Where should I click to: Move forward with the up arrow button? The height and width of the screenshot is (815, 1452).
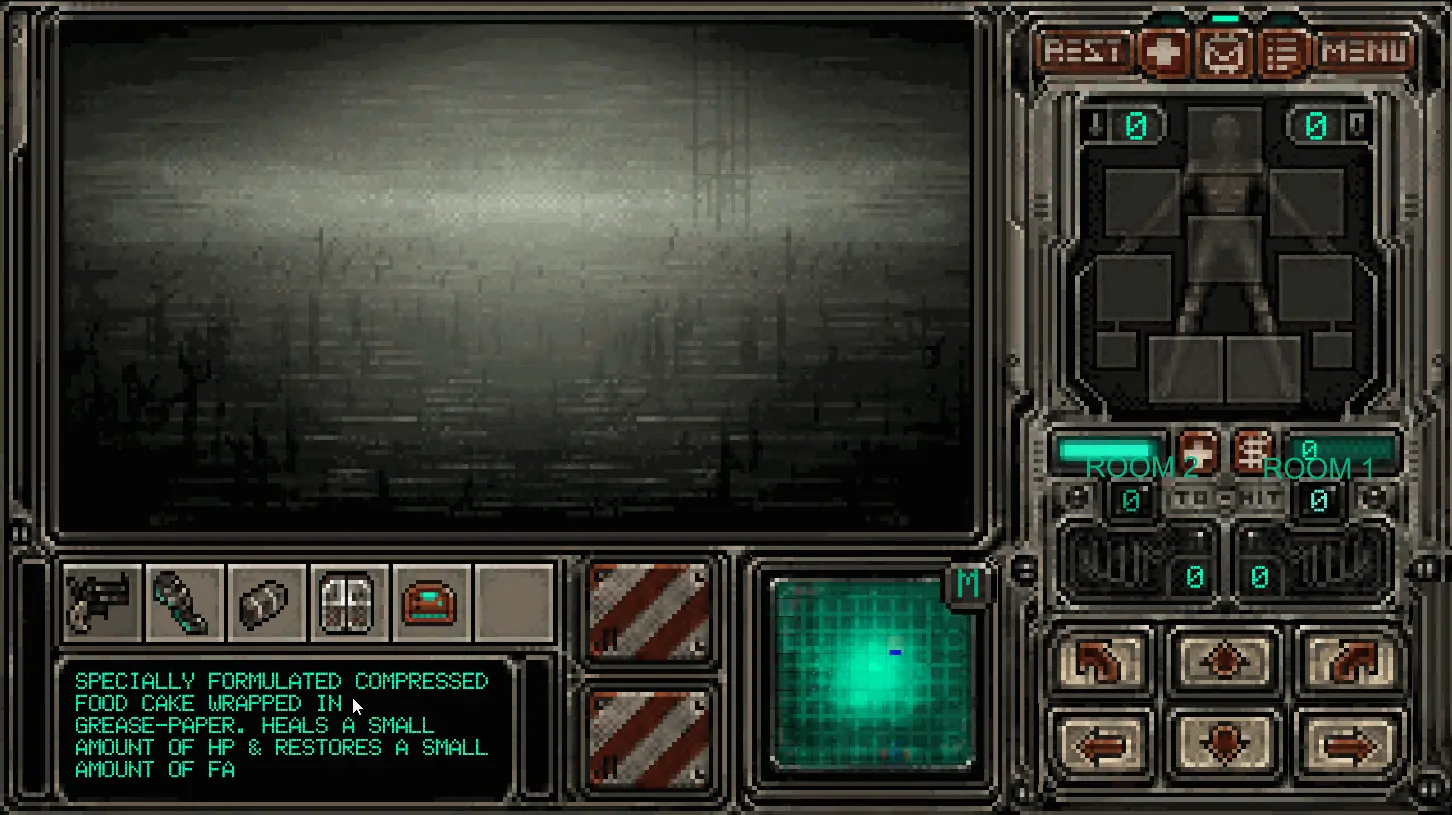pyautogui.click(x=1225, y=661)
